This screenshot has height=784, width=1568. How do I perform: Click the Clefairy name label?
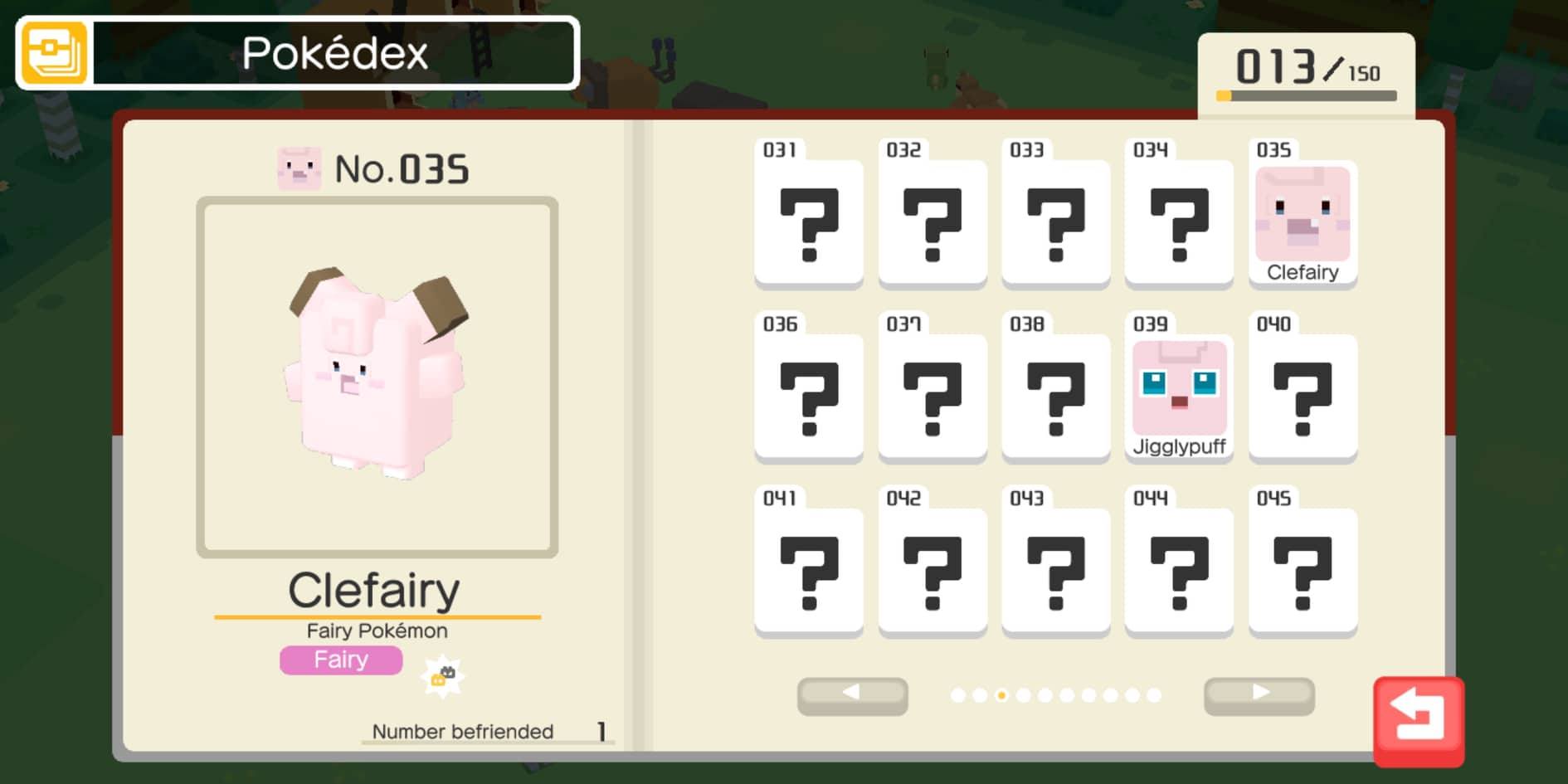[375, 589]
